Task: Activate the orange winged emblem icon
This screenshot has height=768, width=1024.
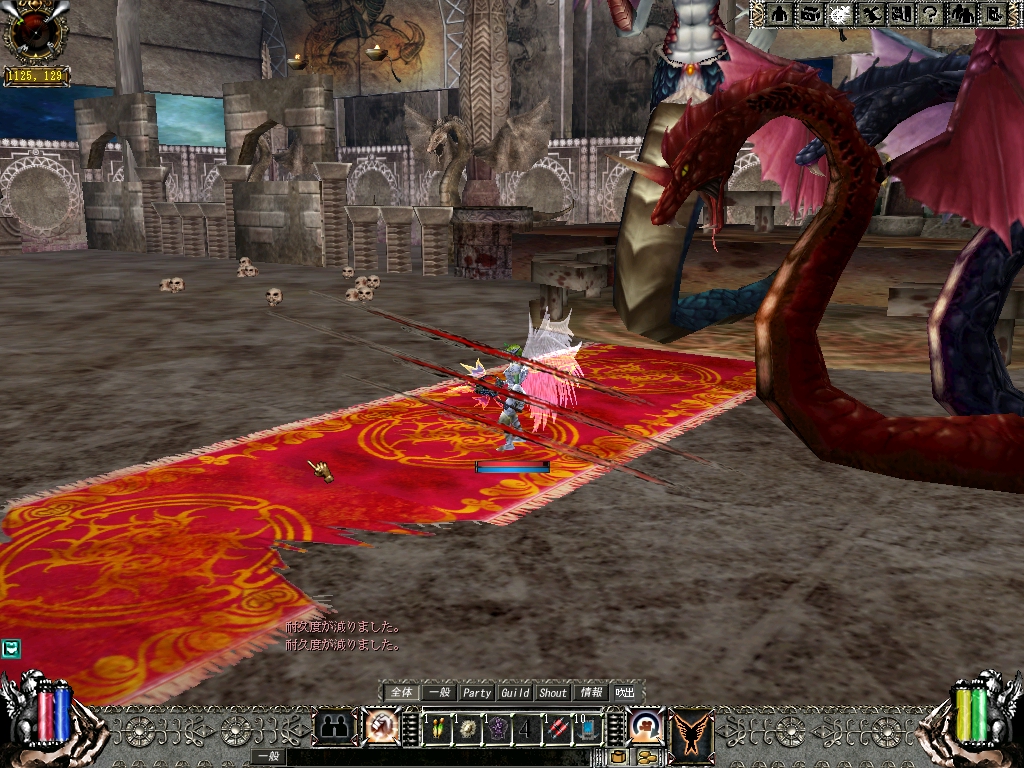Action: (692, 729)
